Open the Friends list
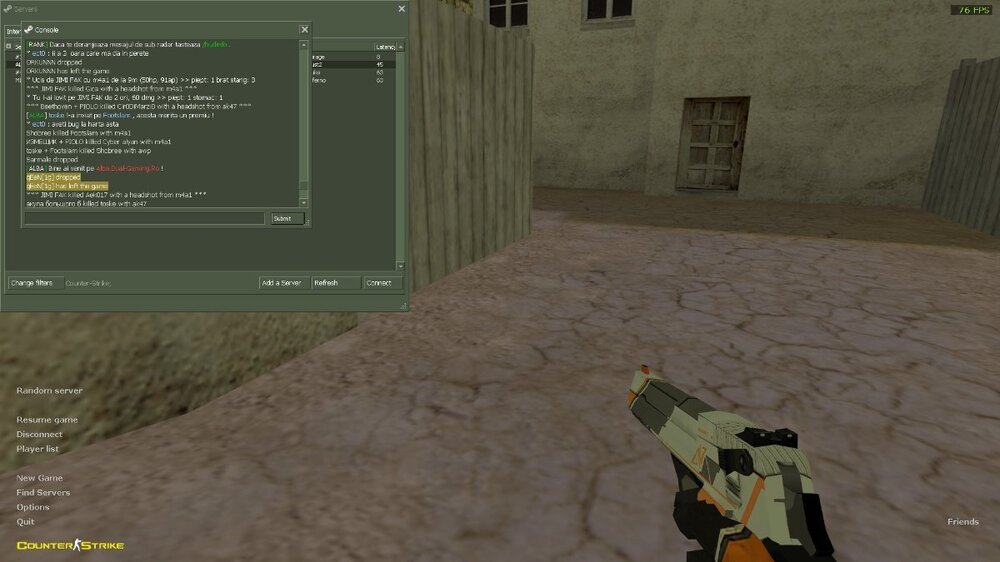Viewport: 1000px width, 562px height. (963, 522)
